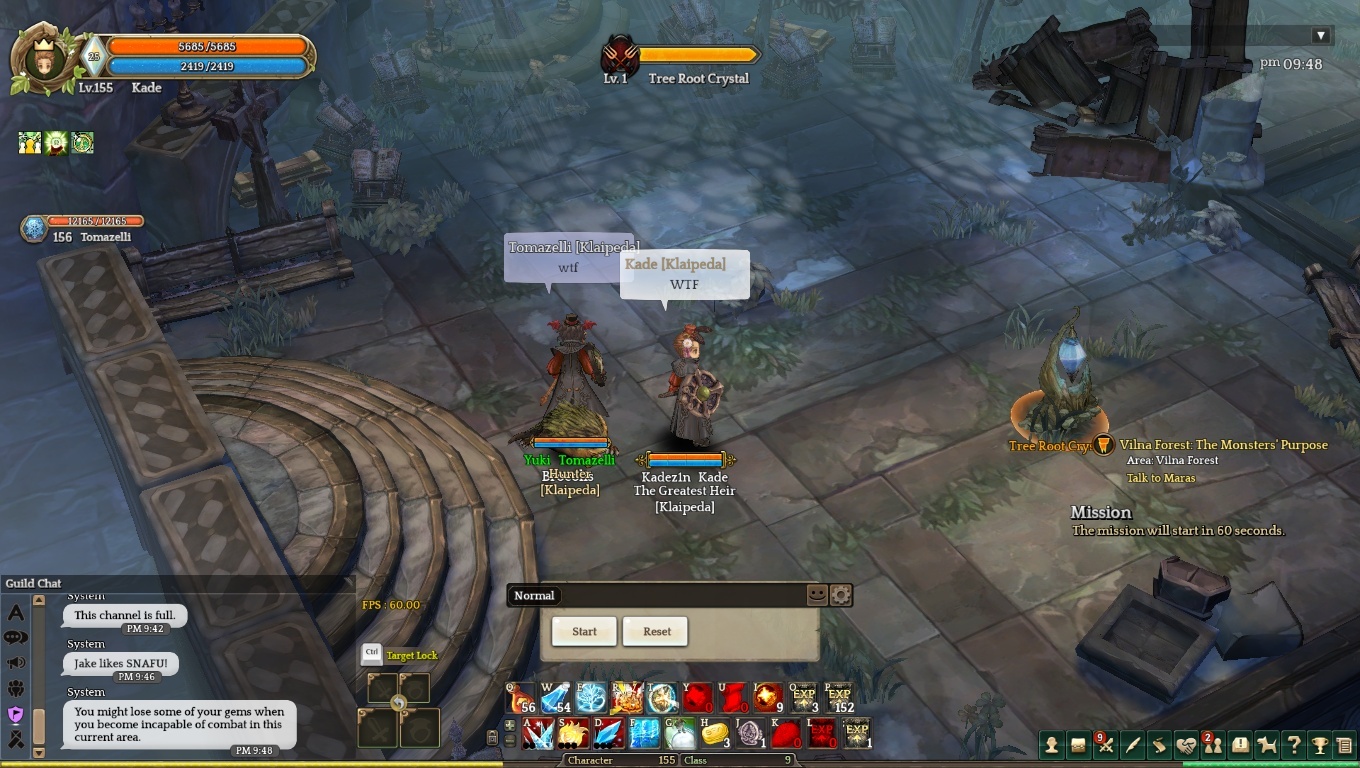Open the Vilna Forest quest tracker entry
The height and width of the screenshot is (768, 1360).
[1223, 445]
